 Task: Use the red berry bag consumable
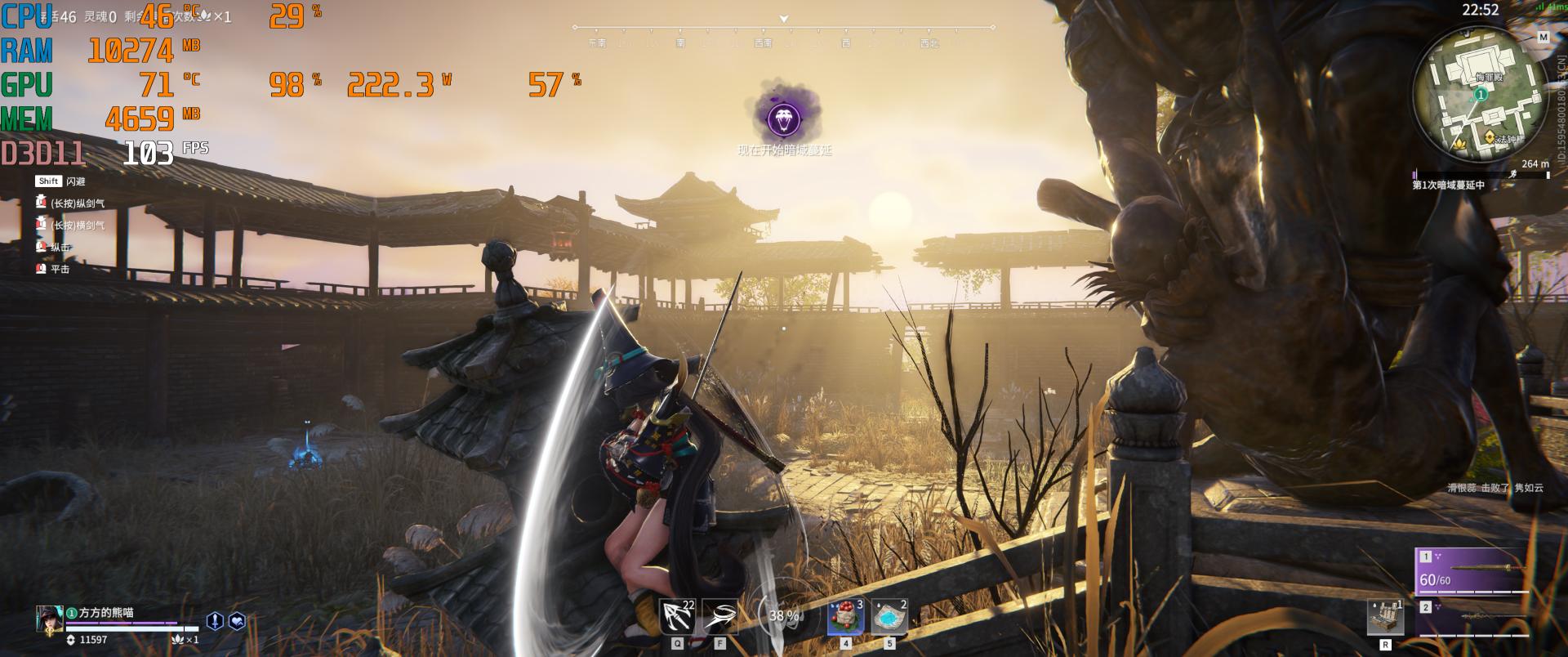click(x=845, y=618)
